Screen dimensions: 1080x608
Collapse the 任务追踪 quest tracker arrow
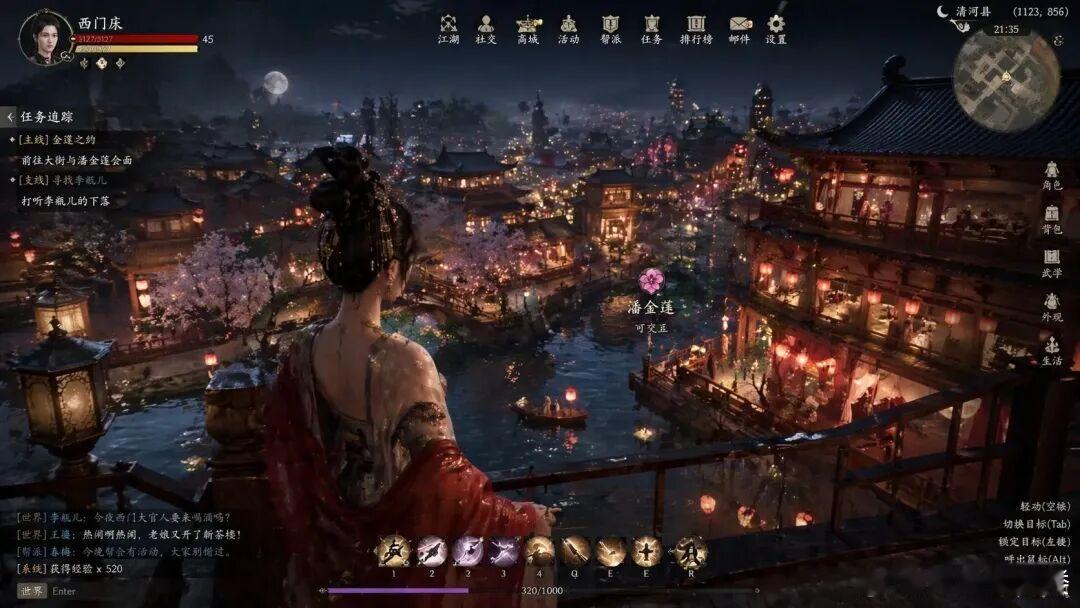point(9,117)
